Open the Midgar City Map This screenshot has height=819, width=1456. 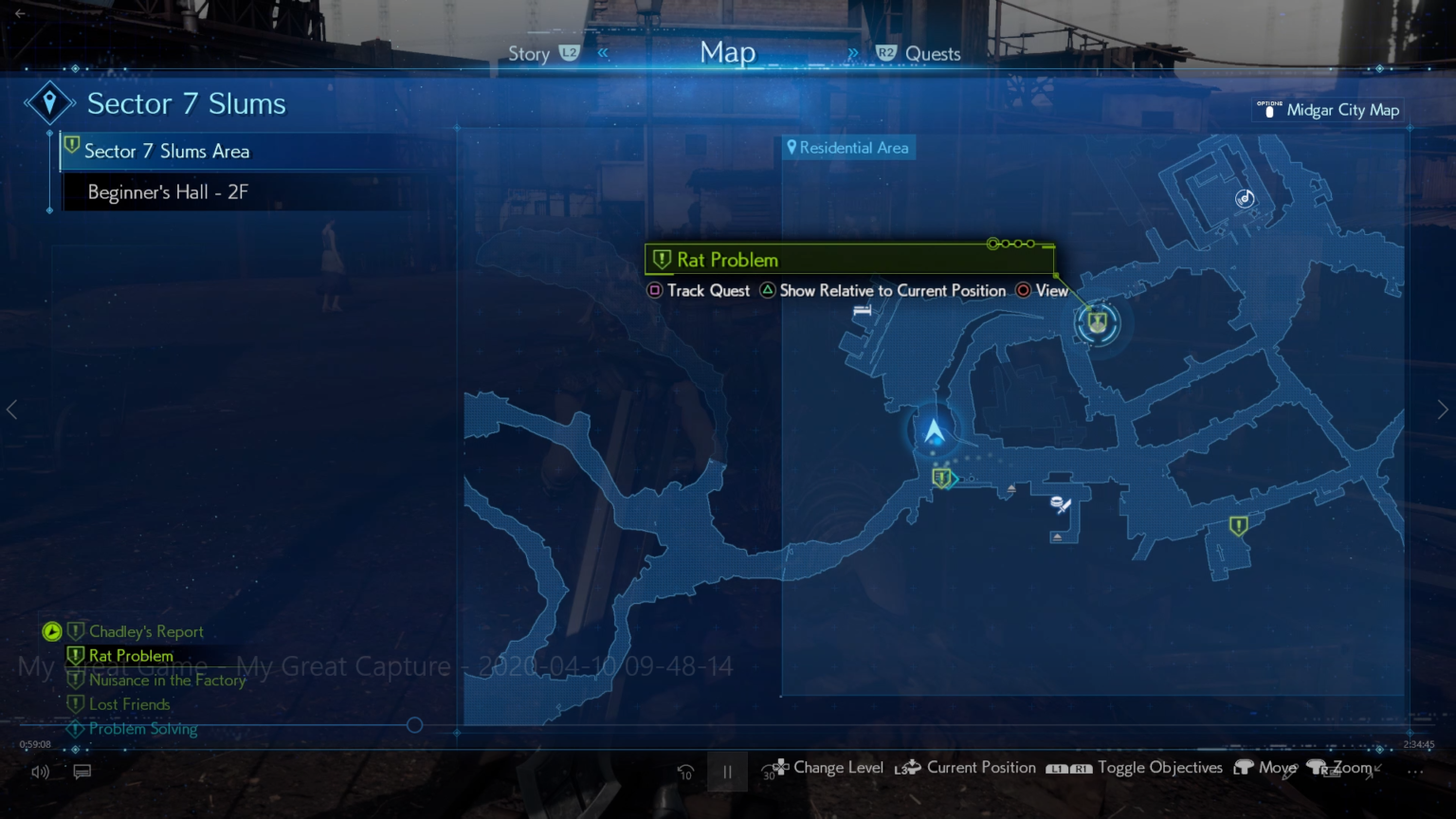click(1341, 110)
